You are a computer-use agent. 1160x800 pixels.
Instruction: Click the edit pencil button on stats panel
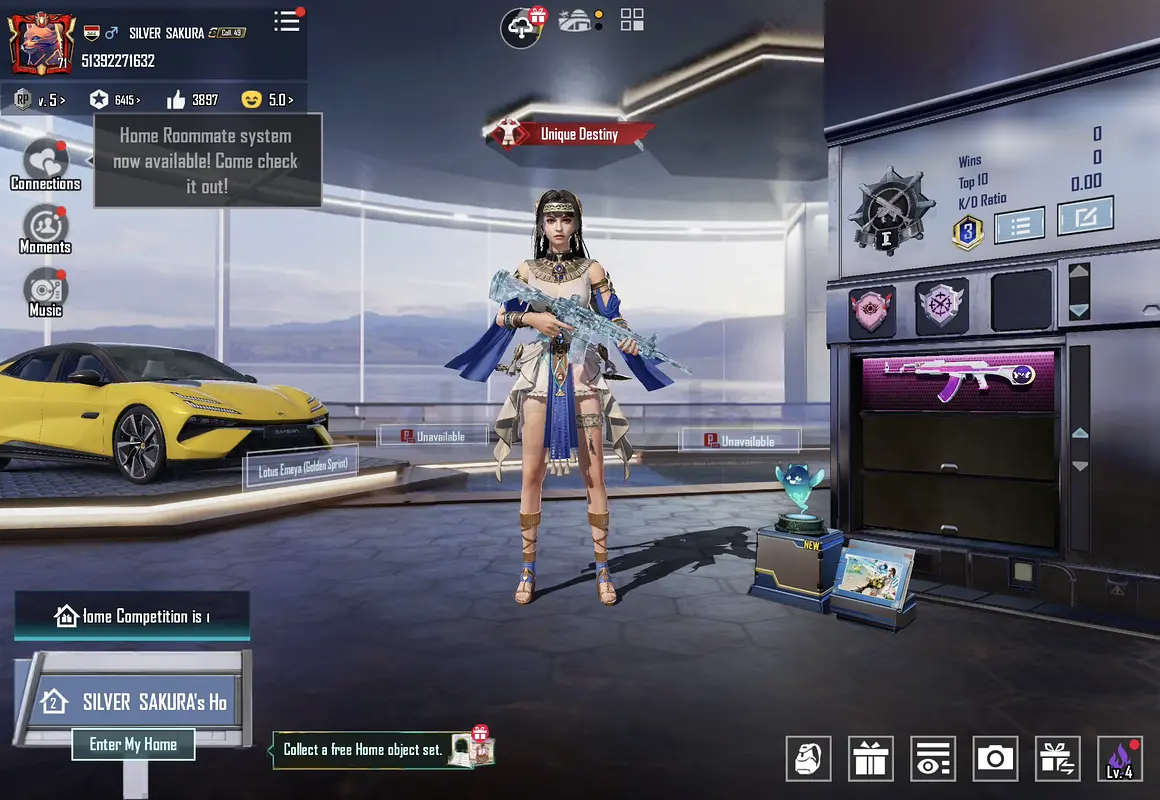coord(1085,216)
